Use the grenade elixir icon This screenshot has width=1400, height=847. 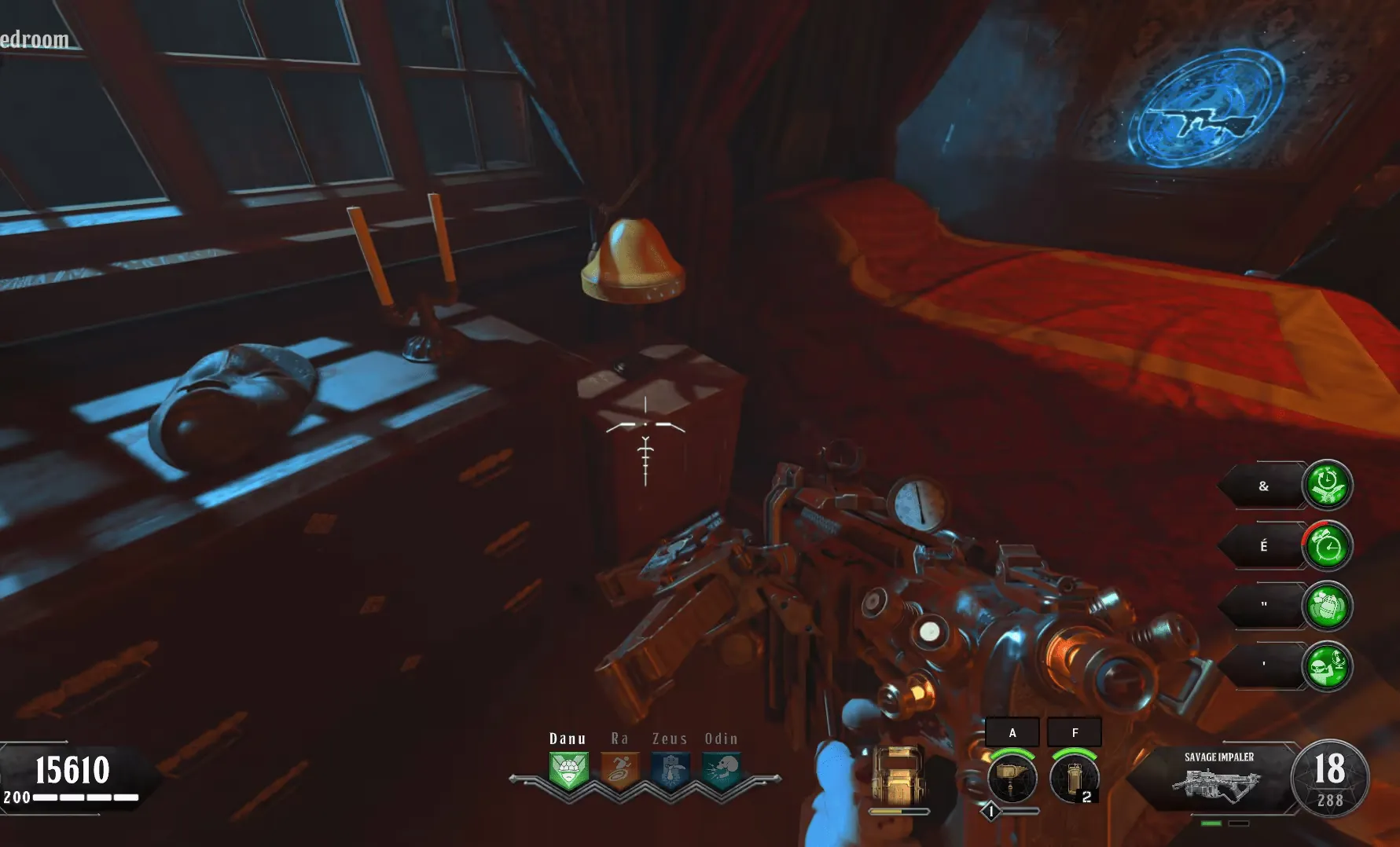pyautogui.click(x=1327, y=606)
